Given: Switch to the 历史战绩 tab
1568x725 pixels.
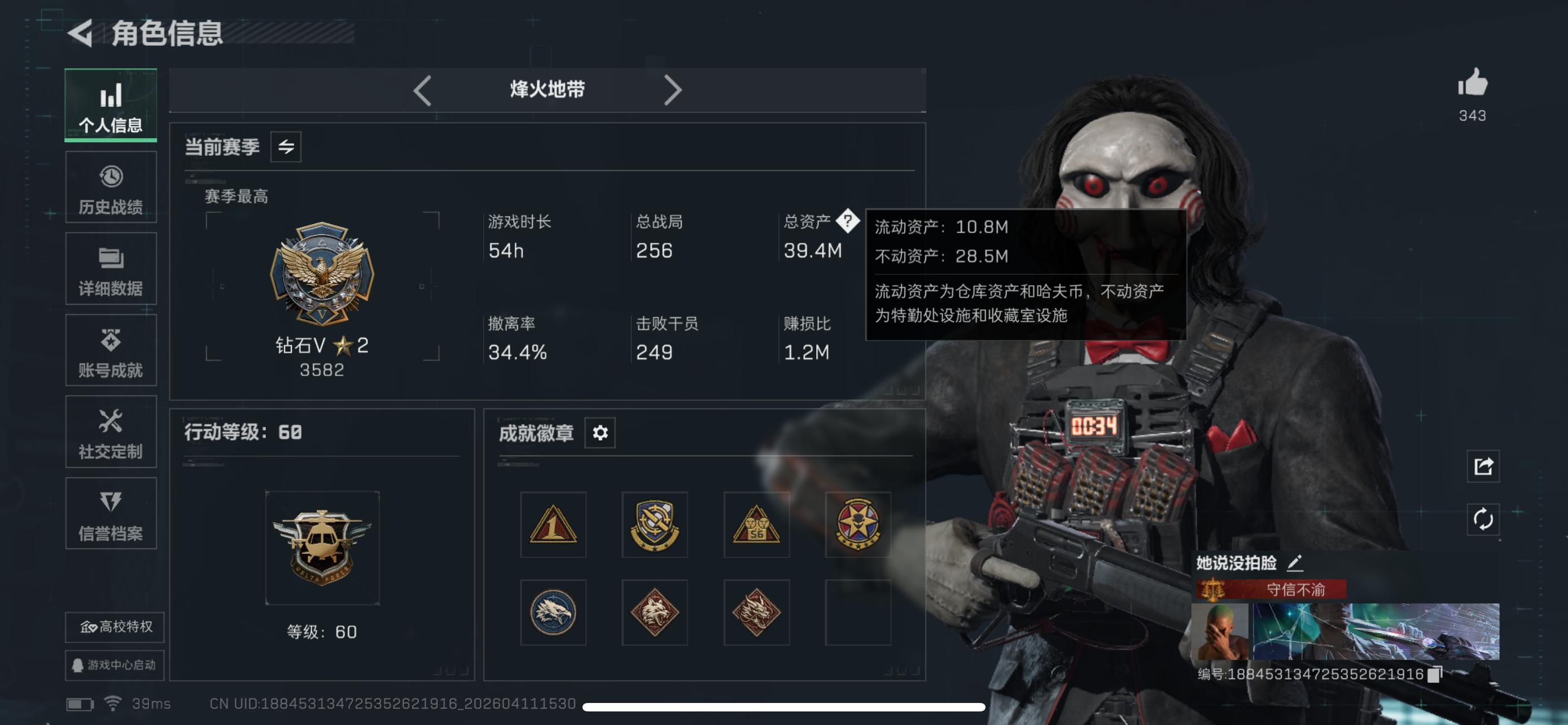Looking at the screenshot, I should (111, 187).
